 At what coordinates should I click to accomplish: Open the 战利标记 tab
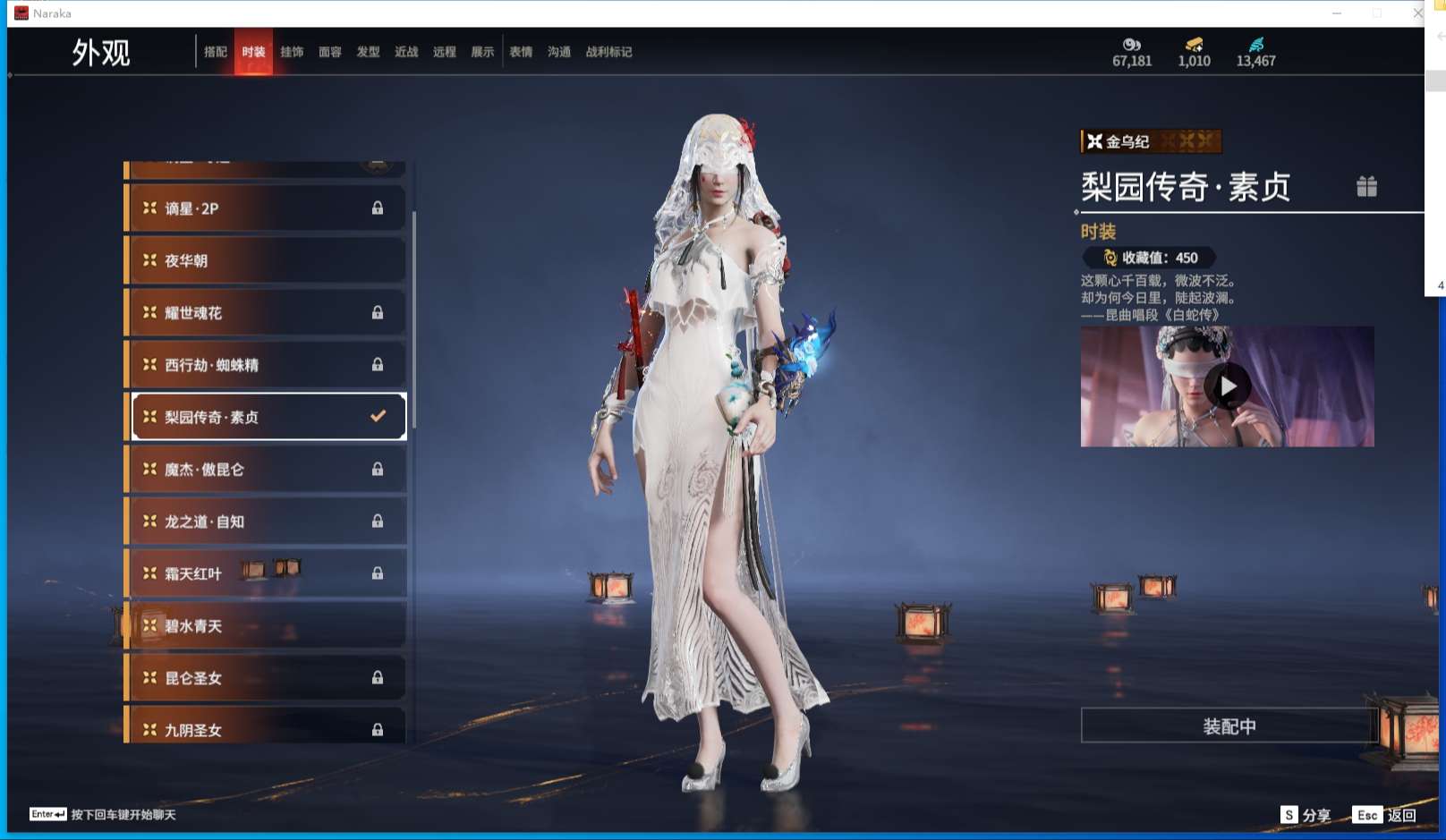click(608, 52)
